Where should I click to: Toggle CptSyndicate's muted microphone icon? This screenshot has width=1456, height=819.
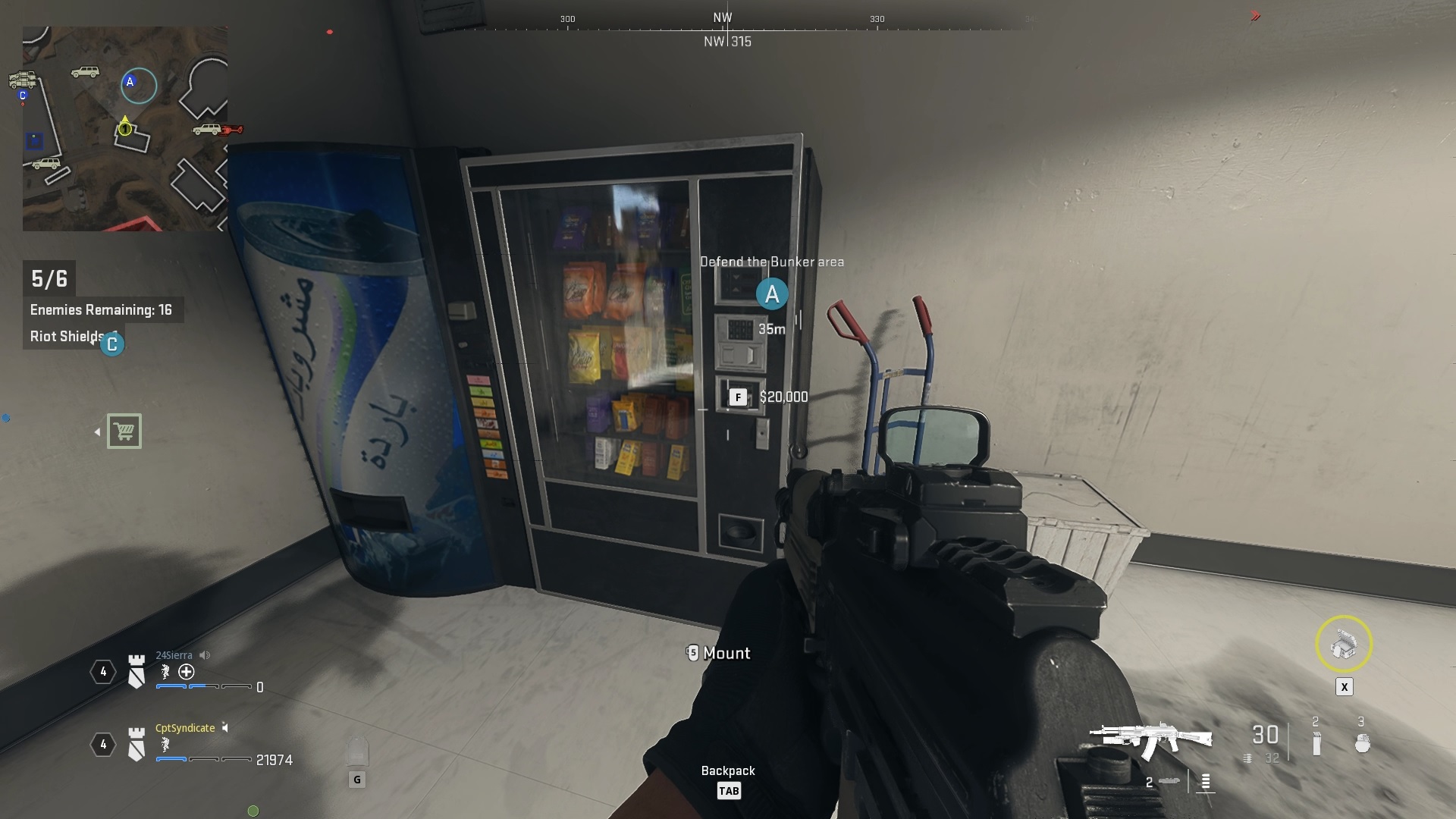[x=225, y=729]
